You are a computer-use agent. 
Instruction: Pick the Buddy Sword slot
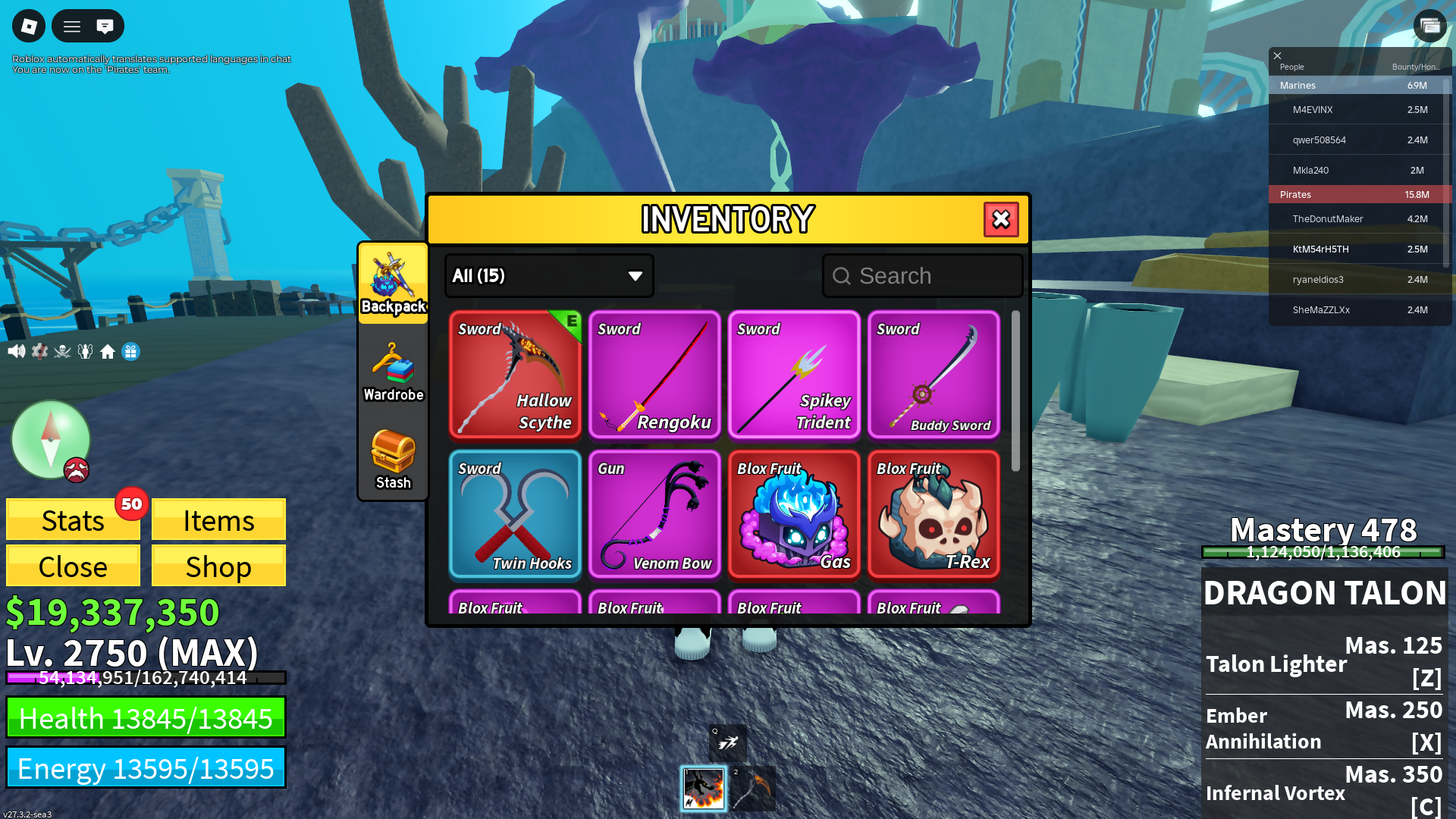(934, 375)
